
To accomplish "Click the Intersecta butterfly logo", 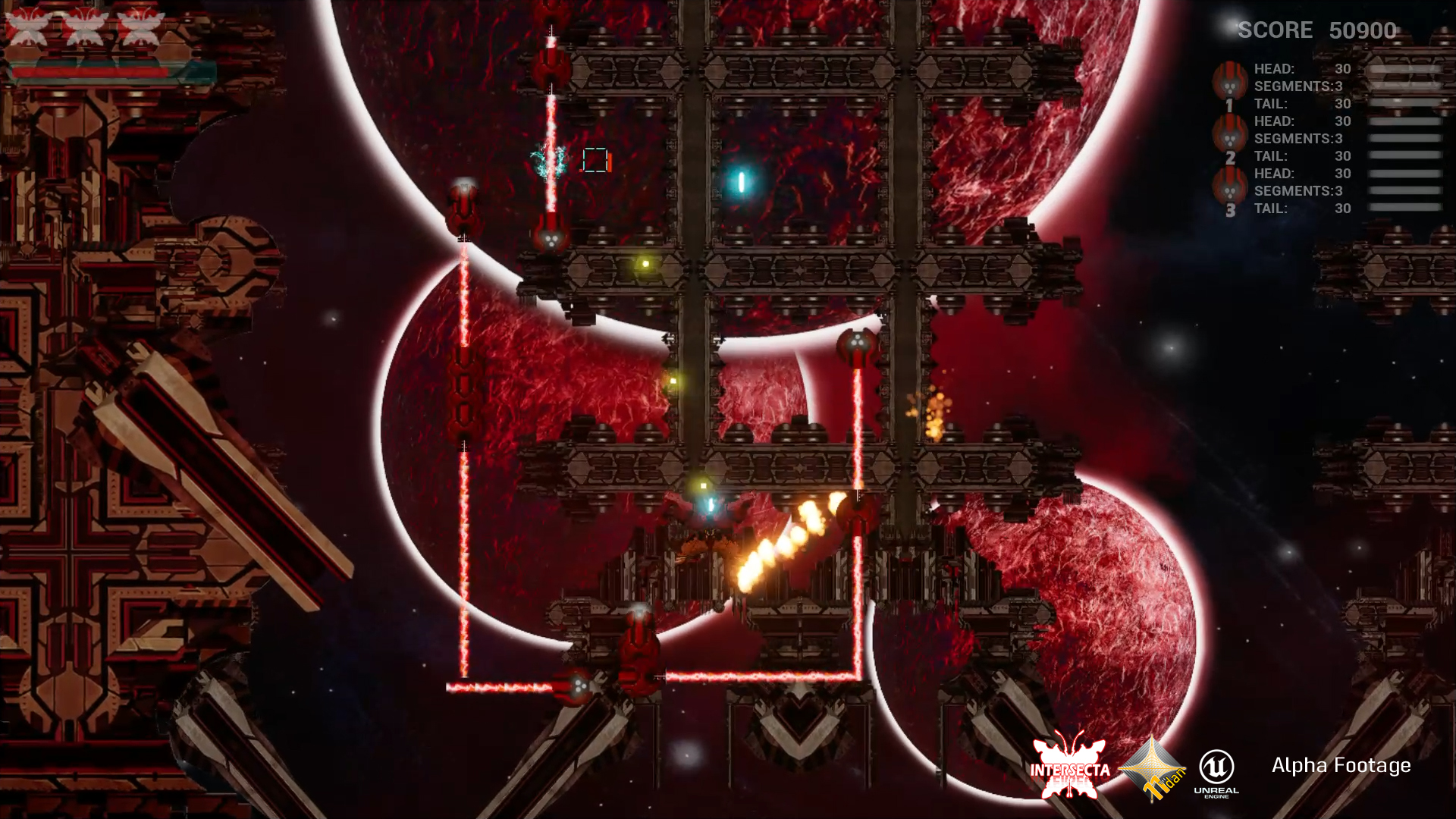I will (x=1069, y=766).
